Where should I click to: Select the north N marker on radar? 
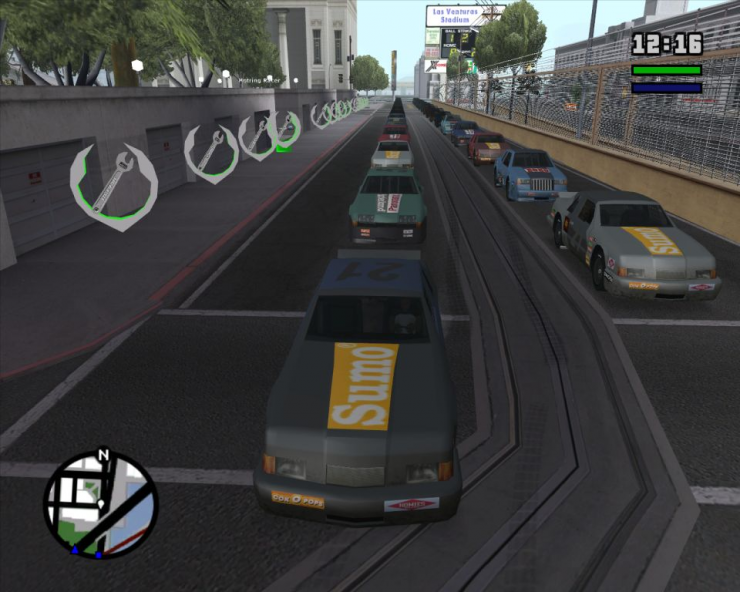pyautogui.click(x=102, y=456)
